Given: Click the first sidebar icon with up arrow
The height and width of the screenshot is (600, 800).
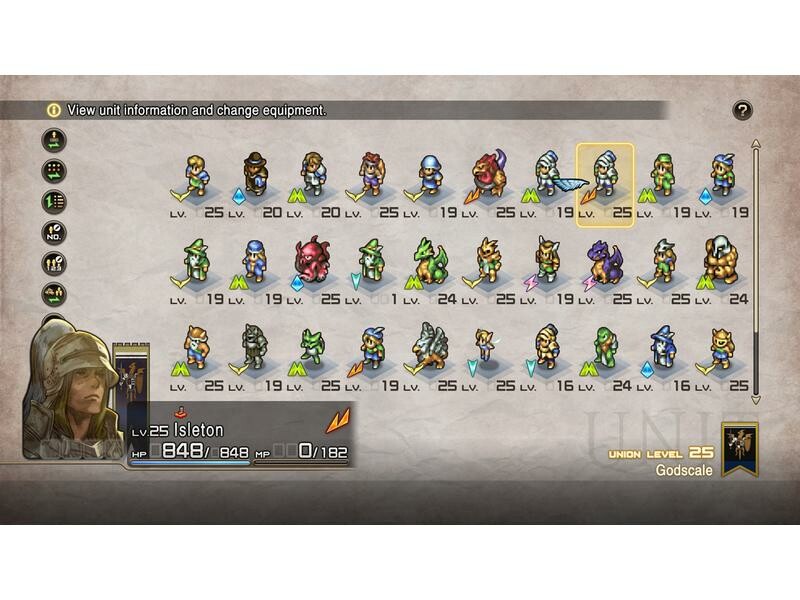Looking at the screenshot, I should tap(53, 140).
